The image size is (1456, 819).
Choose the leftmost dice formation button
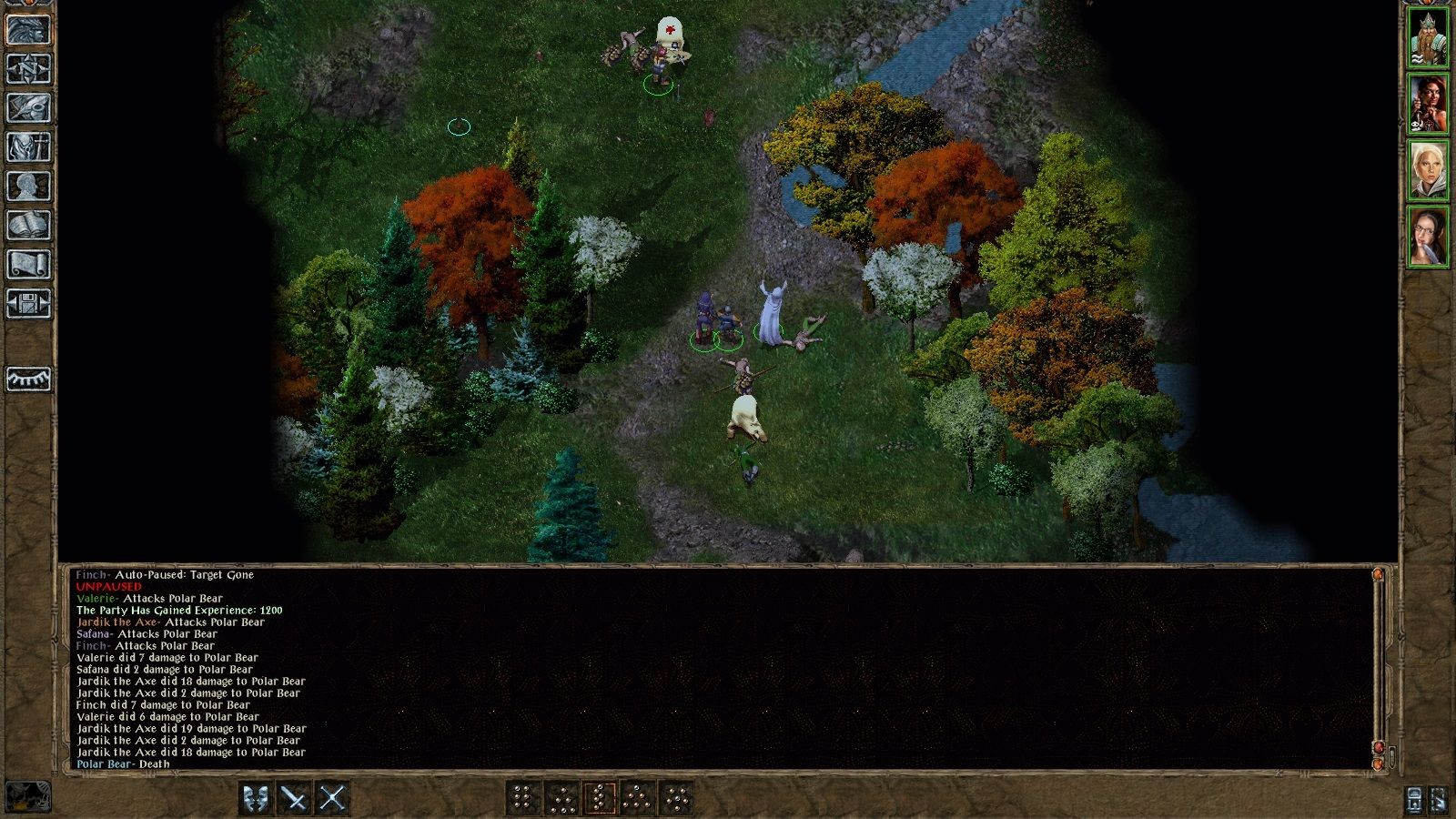pyautogui.click(x=521, y=797)
